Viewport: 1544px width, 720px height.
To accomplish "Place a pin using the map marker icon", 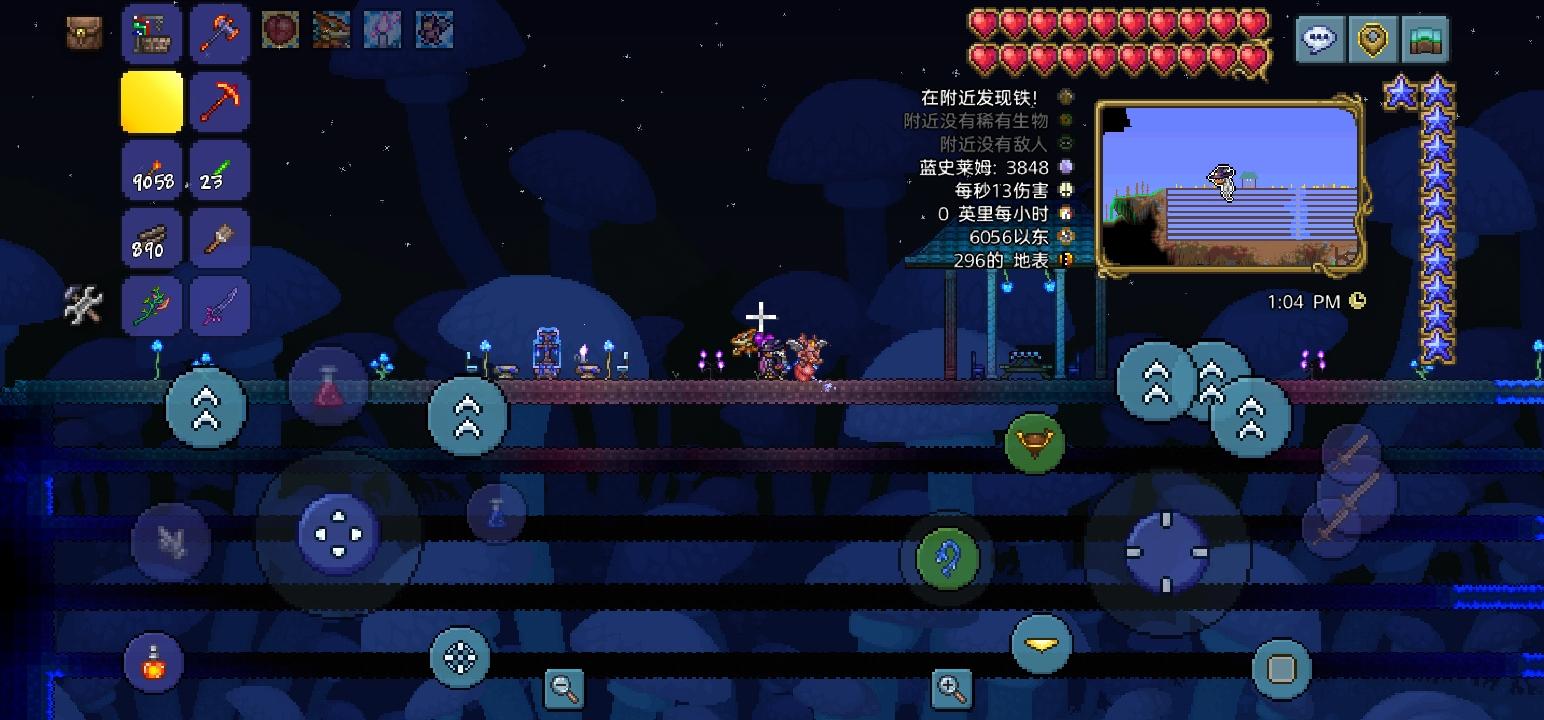I will point(1372,40).
